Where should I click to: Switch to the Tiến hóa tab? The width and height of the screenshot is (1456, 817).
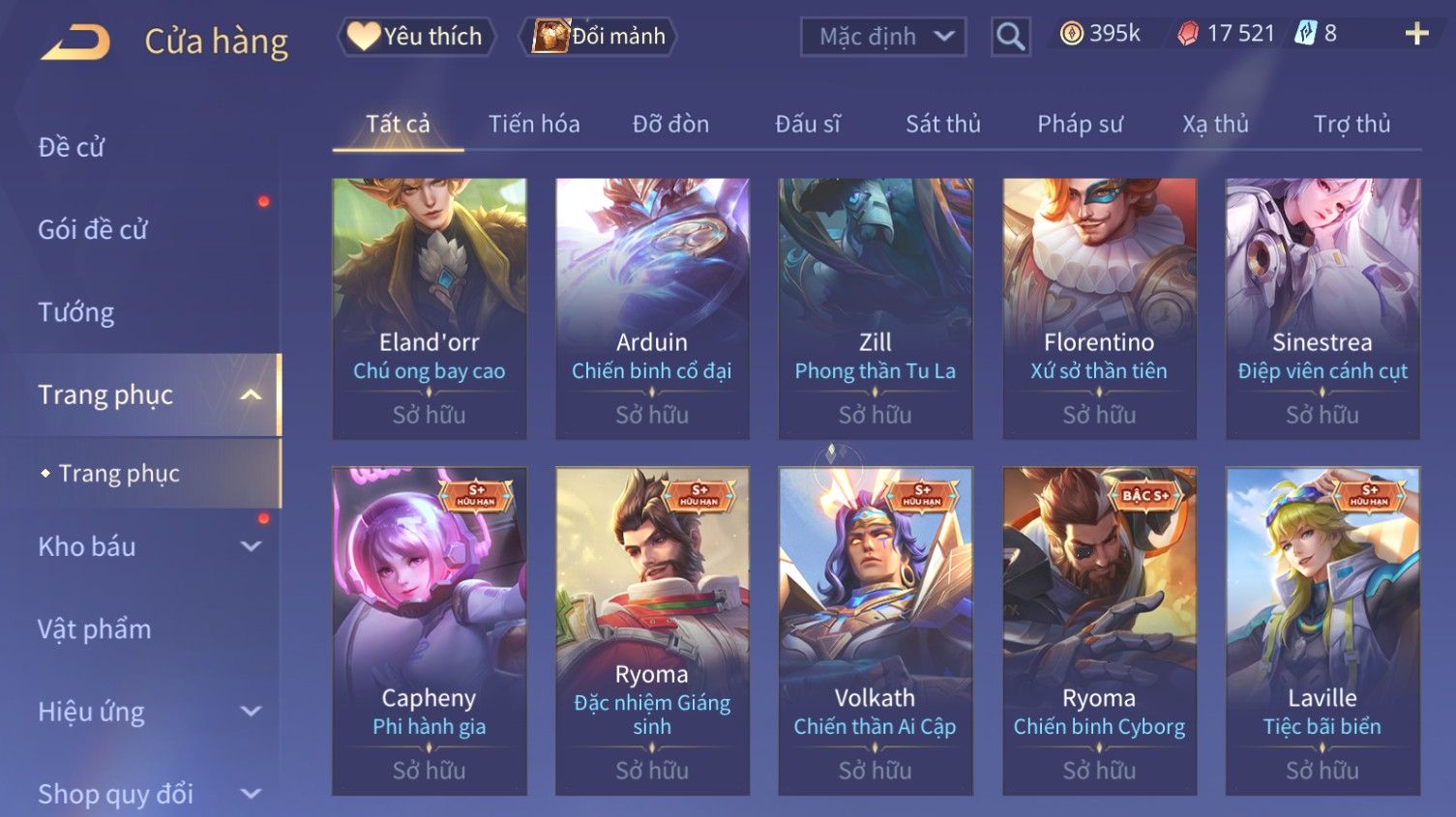click(x=534, y=124)
